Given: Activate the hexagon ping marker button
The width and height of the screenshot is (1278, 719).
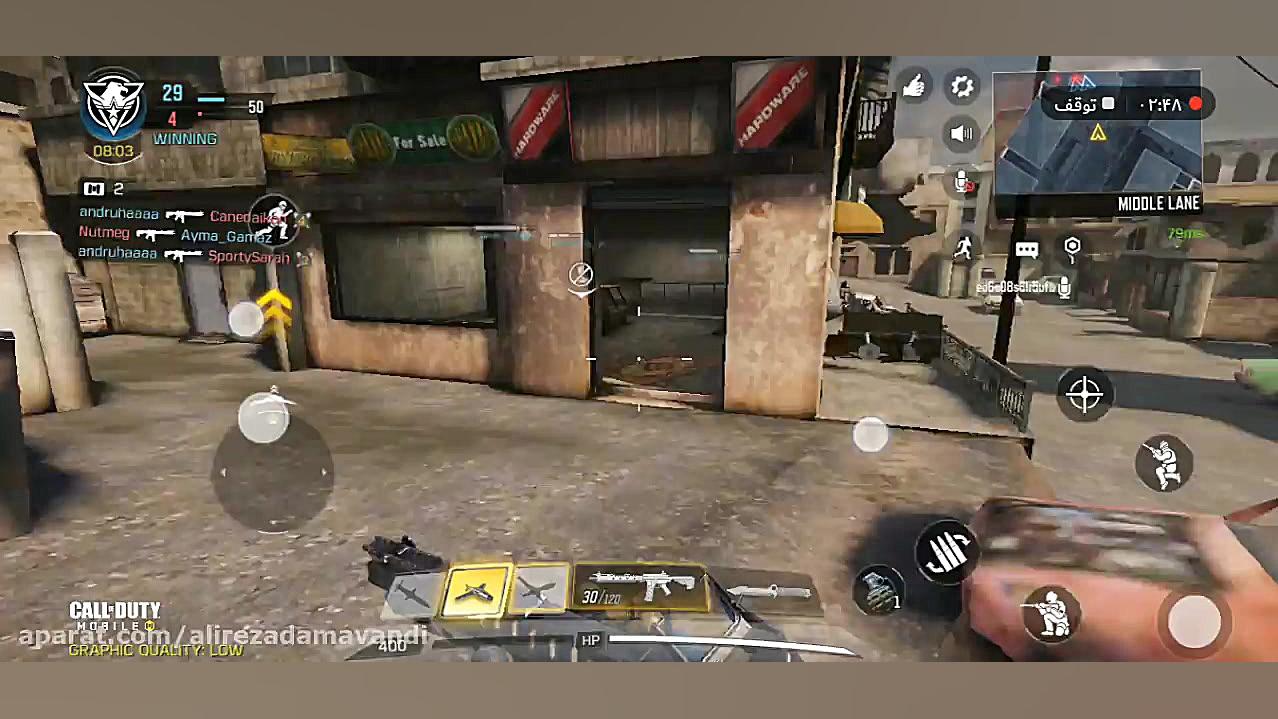Looking at the screenshot, I should (x=1072, y=247).
